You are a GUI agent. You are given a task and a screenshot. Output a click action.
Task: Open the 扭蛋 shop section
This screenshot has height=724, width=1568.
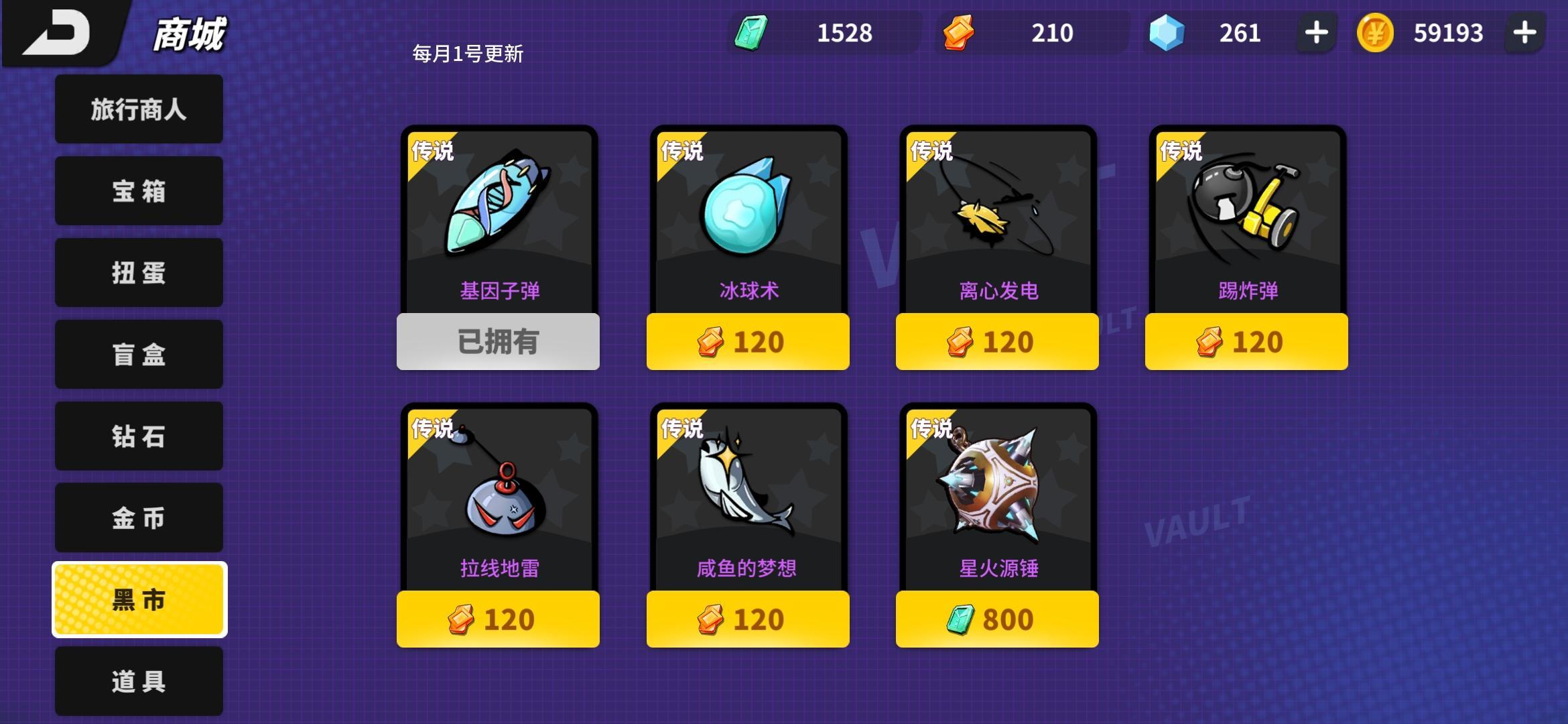pyautogui.click(x=138, y=273)
